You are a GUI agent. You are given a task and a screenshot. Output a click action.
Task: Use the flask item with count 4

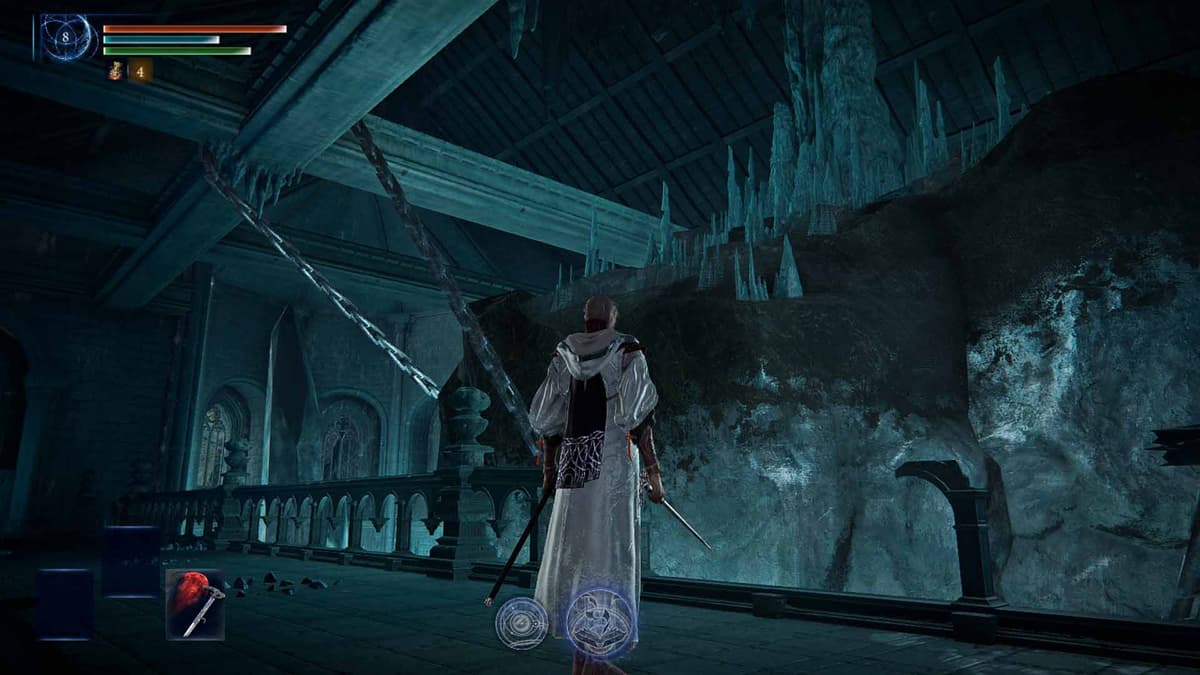[116, 70]
